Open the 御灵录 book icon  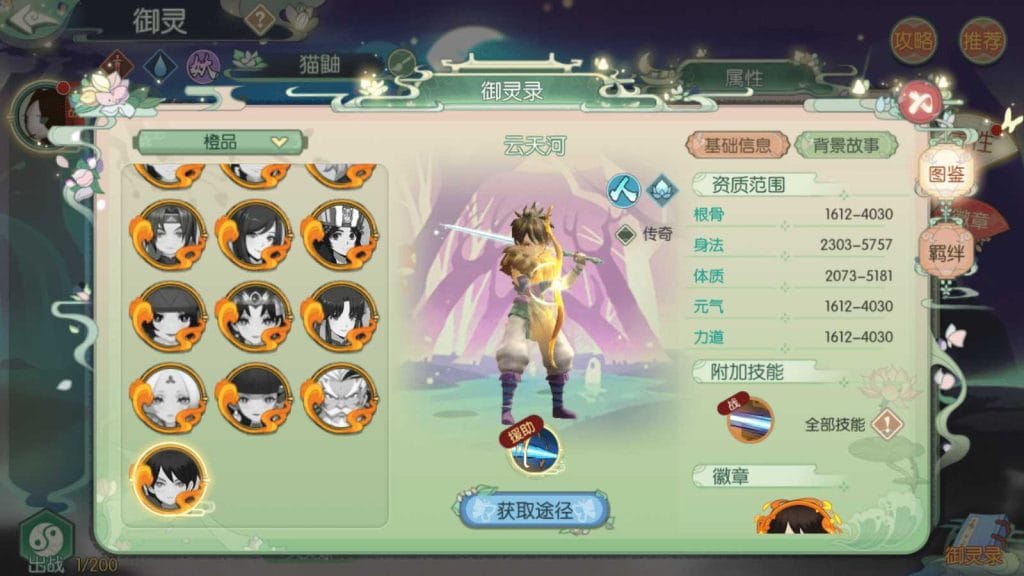[973, 539]
